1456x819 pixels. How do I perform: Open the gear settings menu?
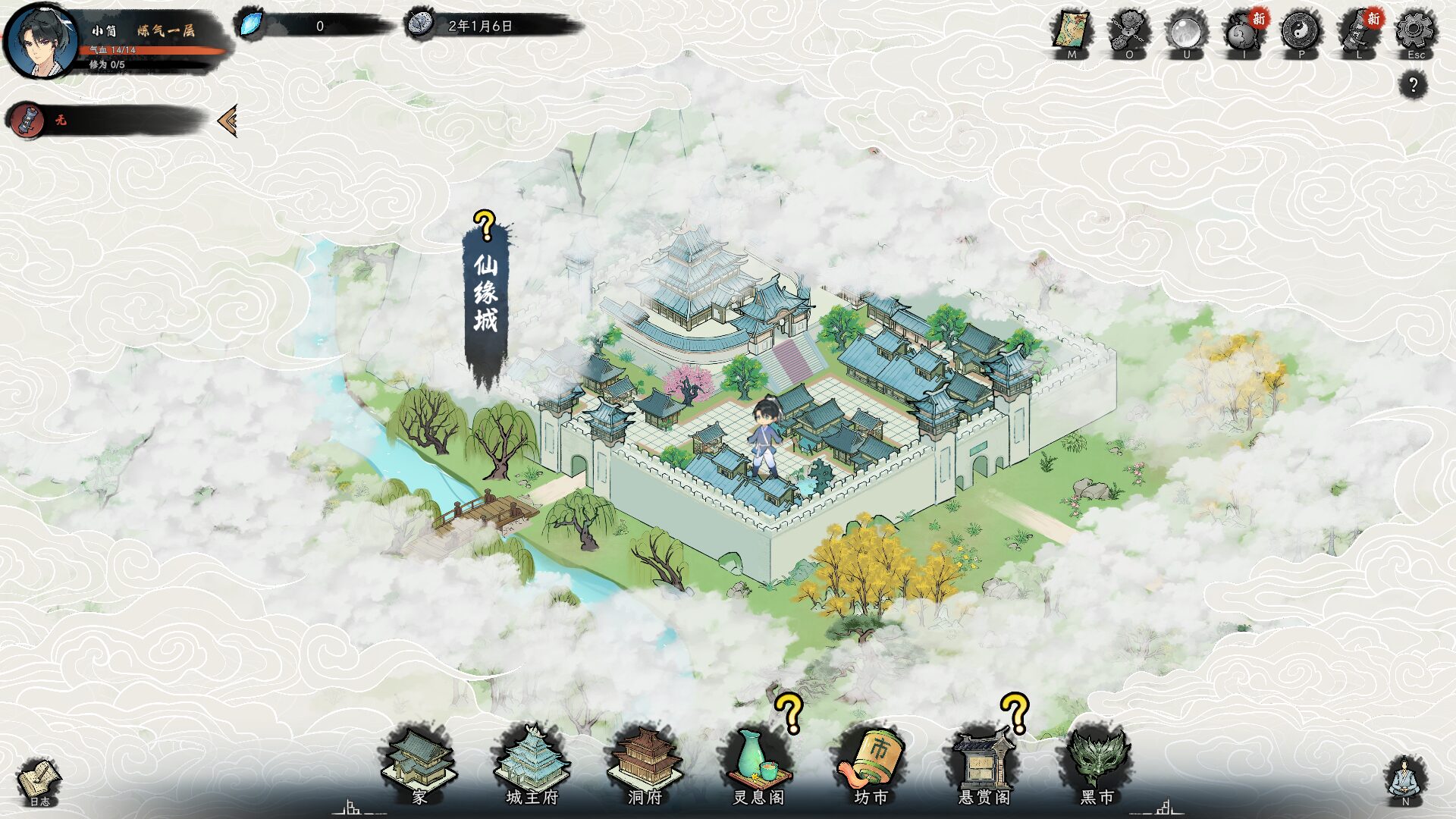pyautogui.click(x=1415, y=32)
